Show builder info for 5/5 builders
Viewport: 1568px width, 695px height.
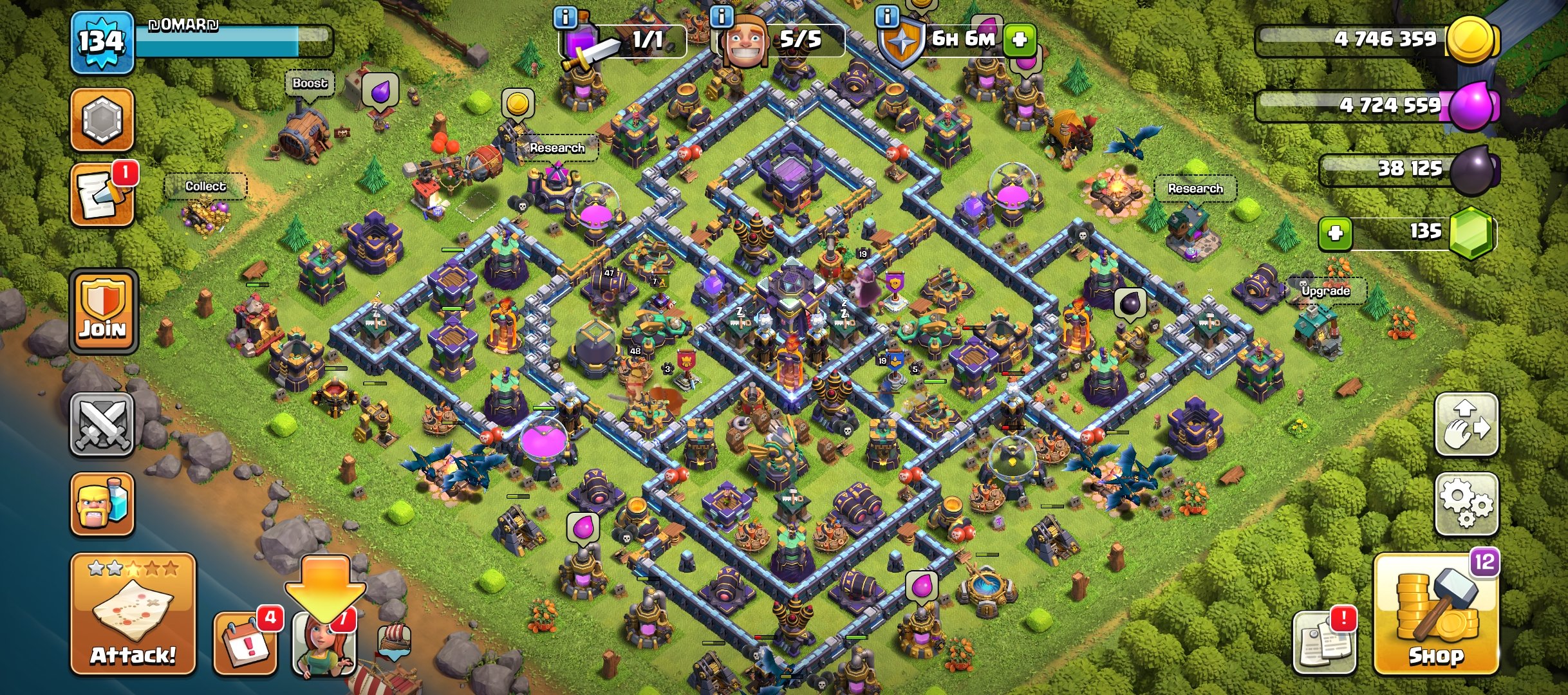pyautogui.click(x=722, y=17)
